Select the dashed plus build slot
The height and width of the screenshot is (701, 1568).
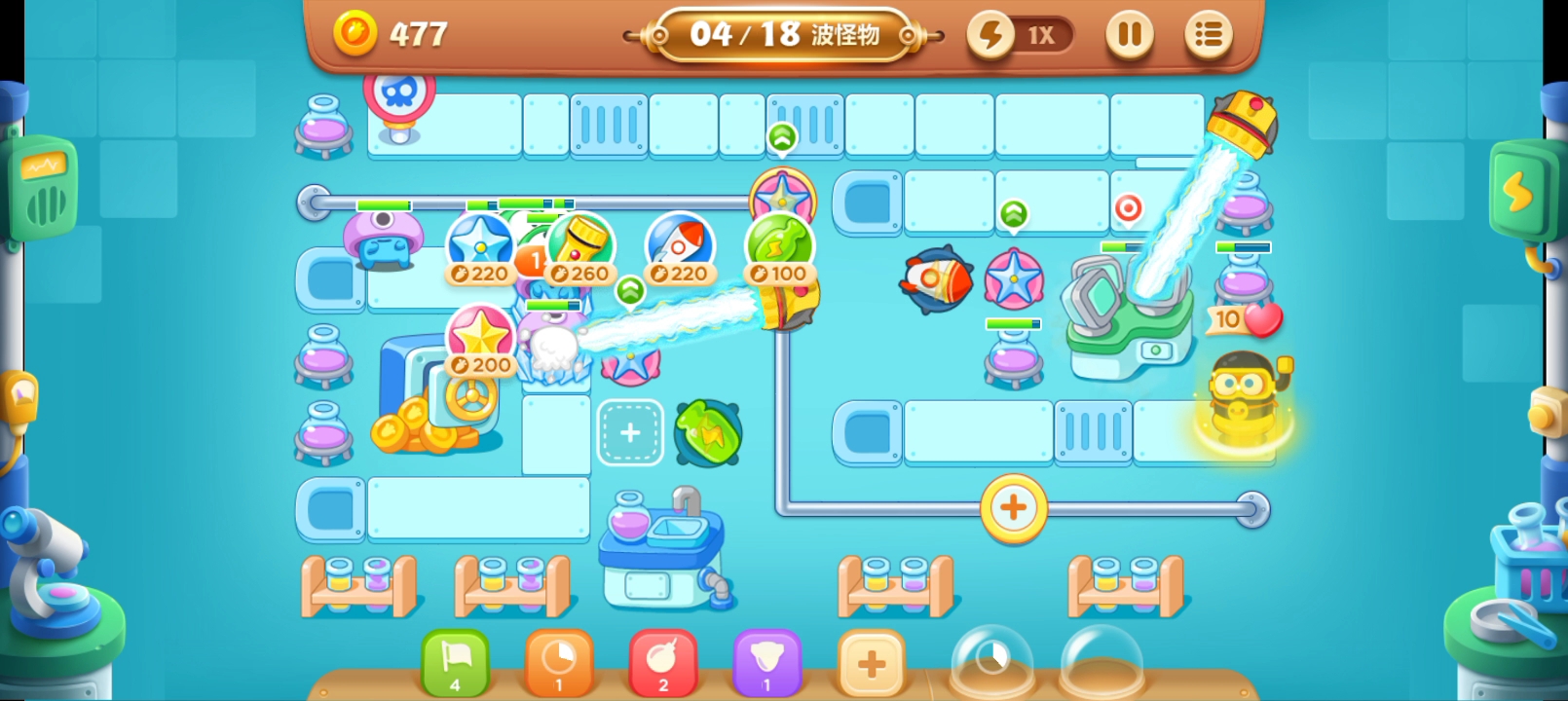click(630, 432)
